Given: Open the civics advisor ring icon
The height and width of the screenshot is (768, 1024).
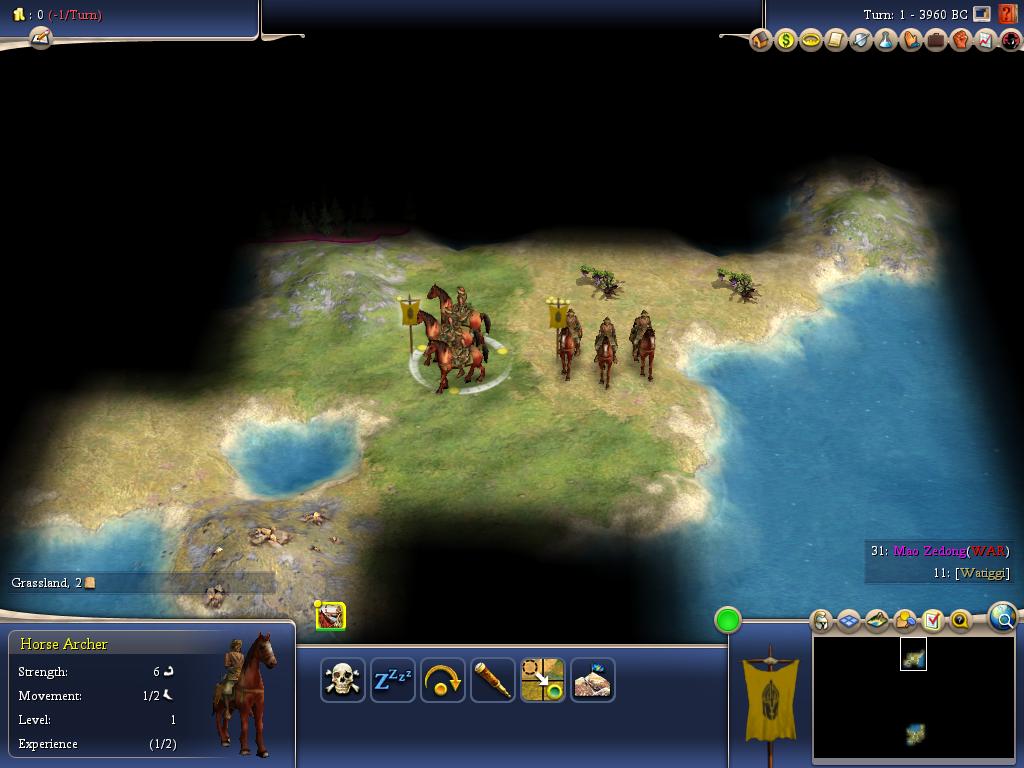Looking at the screenshot, I should (x=811, y=40).
